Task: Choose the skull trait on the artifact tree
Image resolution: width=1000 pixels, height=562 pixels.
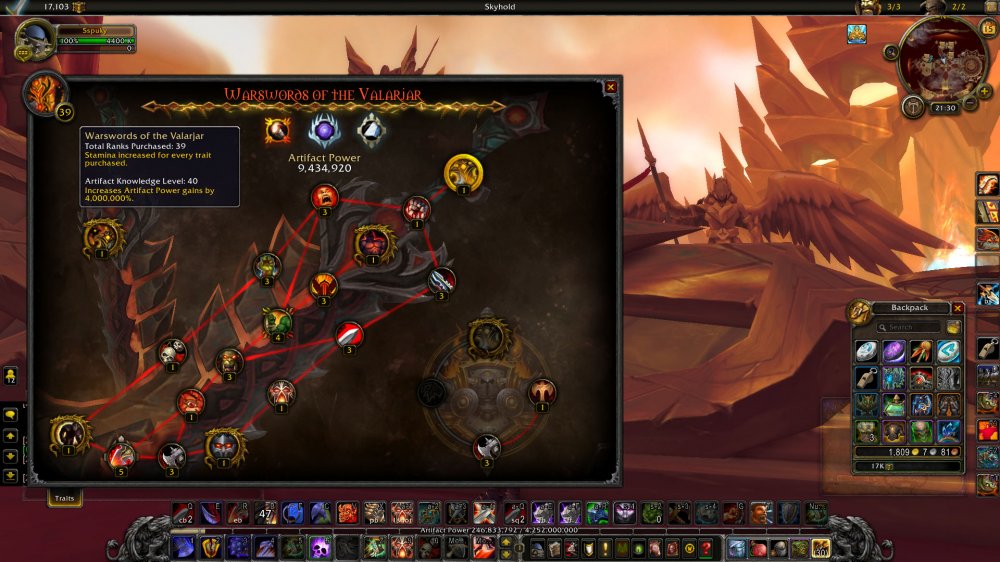Action: (x=172, y=351)
